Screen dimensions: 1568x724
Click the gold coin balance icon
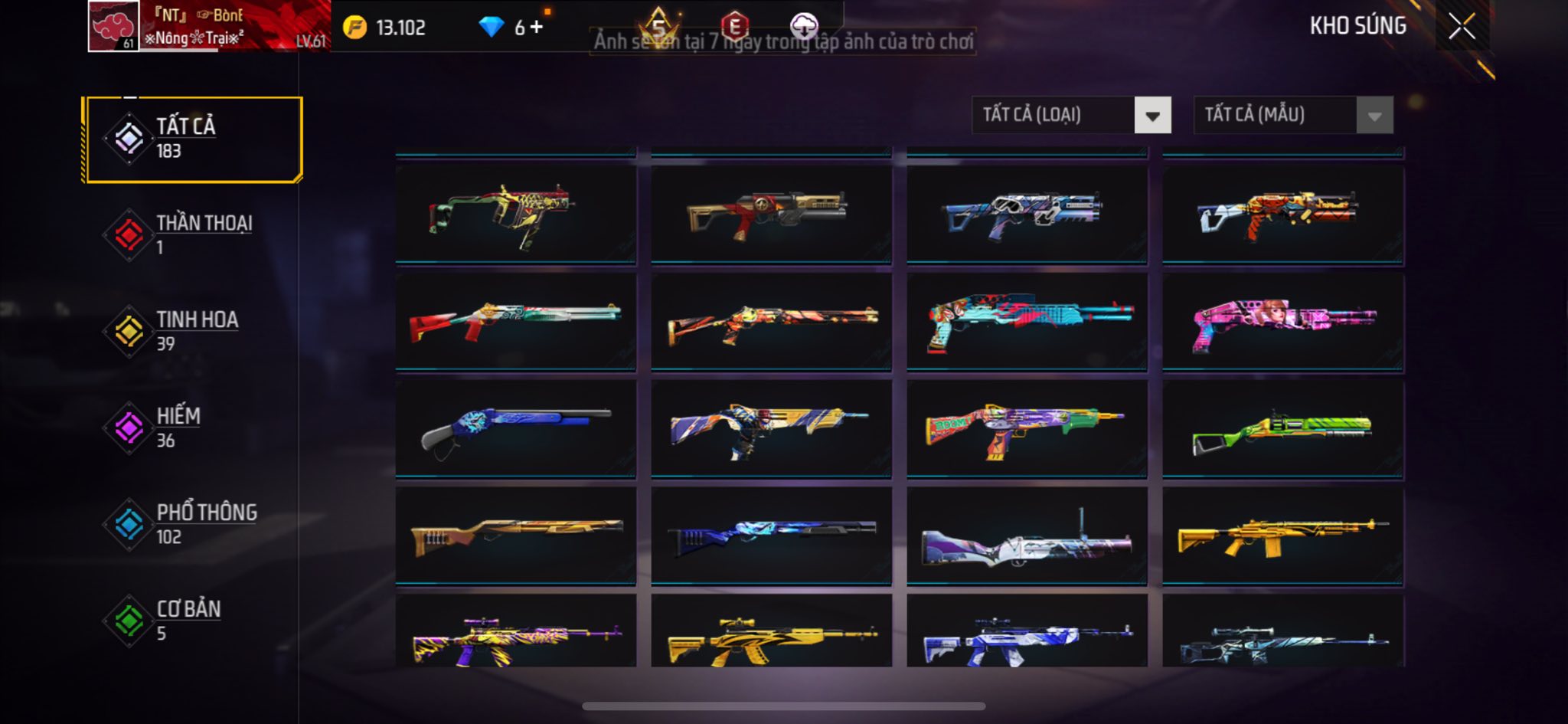[x=354, y=28]
